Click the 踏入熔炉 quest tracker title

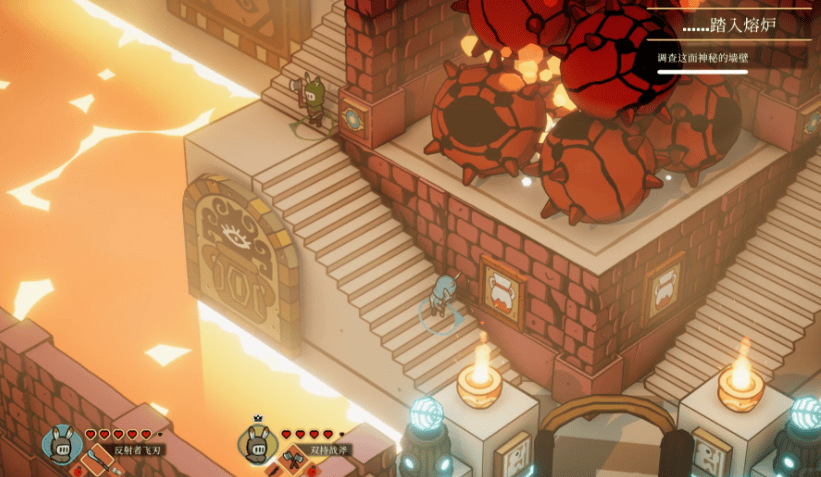tap(729, 23)
